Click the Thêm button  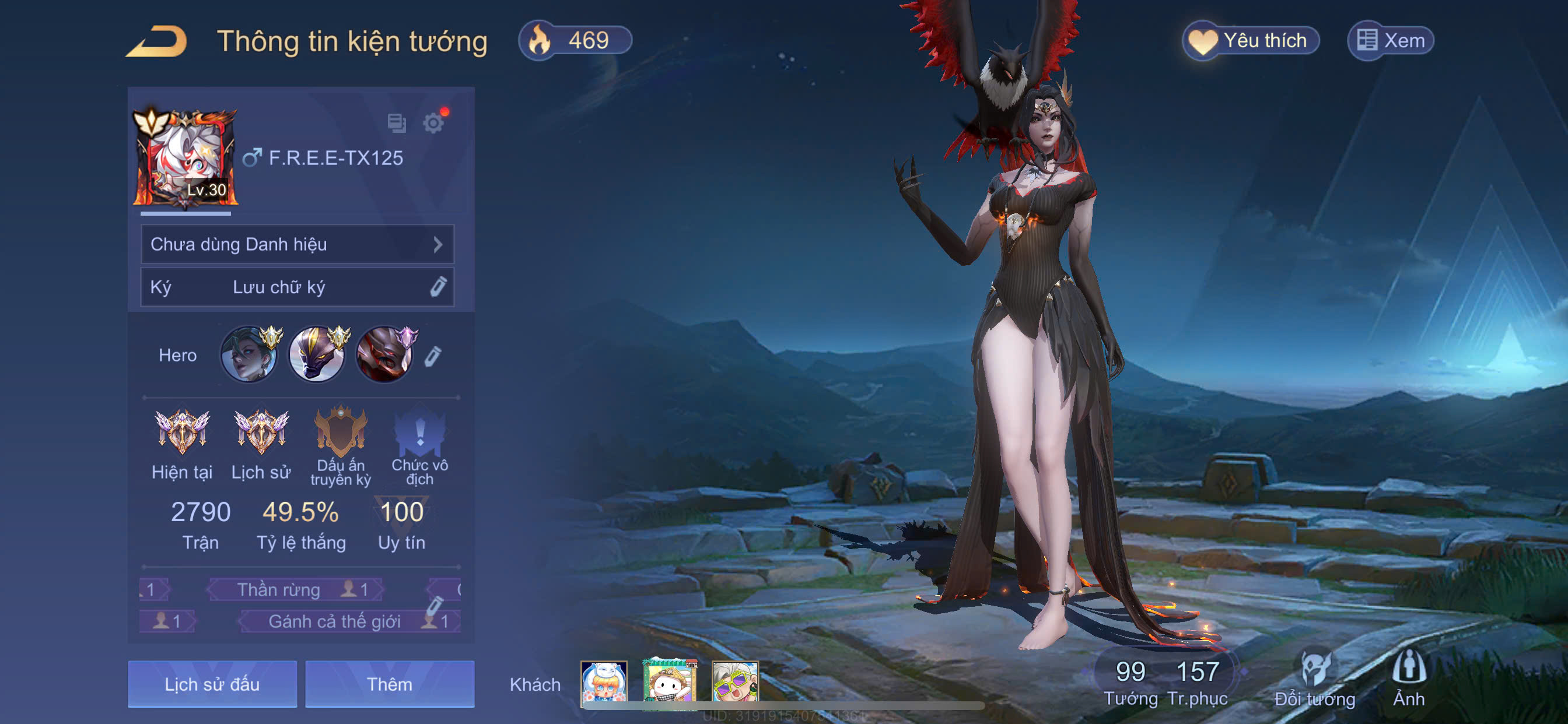point(390,684)
